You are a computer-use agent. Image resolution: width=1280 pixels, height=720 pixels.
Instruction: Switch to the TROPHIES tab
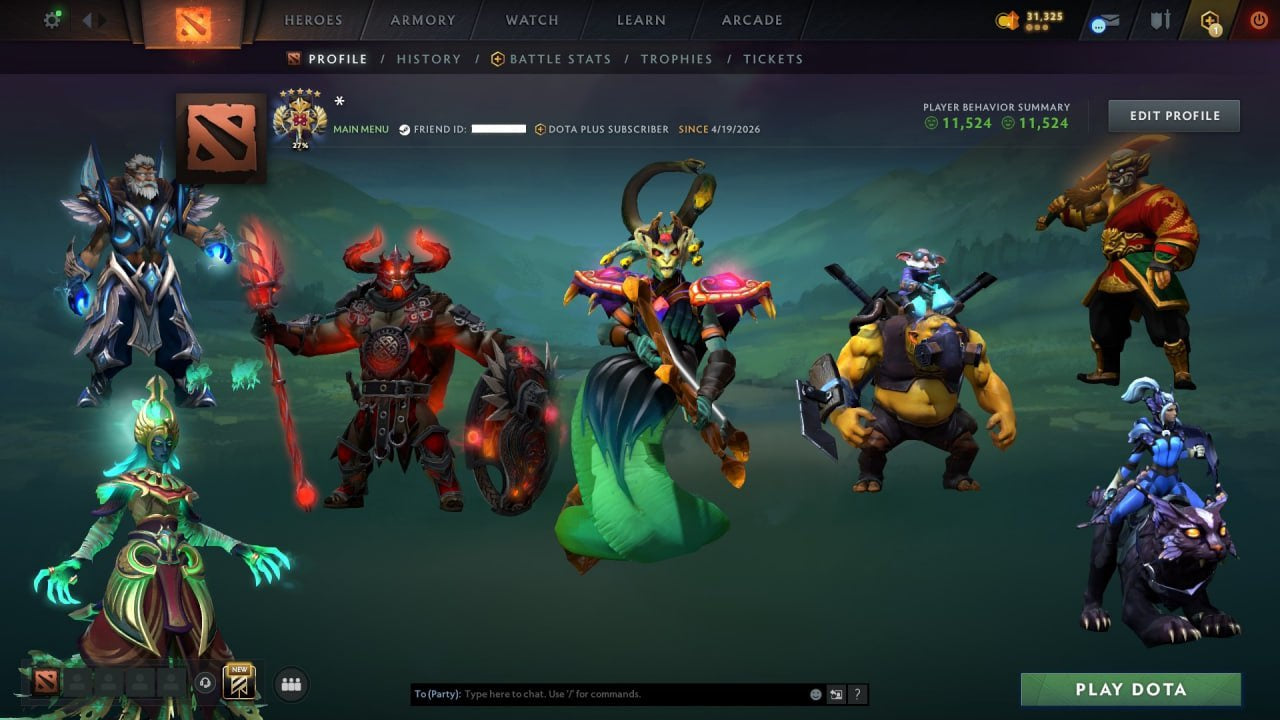tap(676, 59)
